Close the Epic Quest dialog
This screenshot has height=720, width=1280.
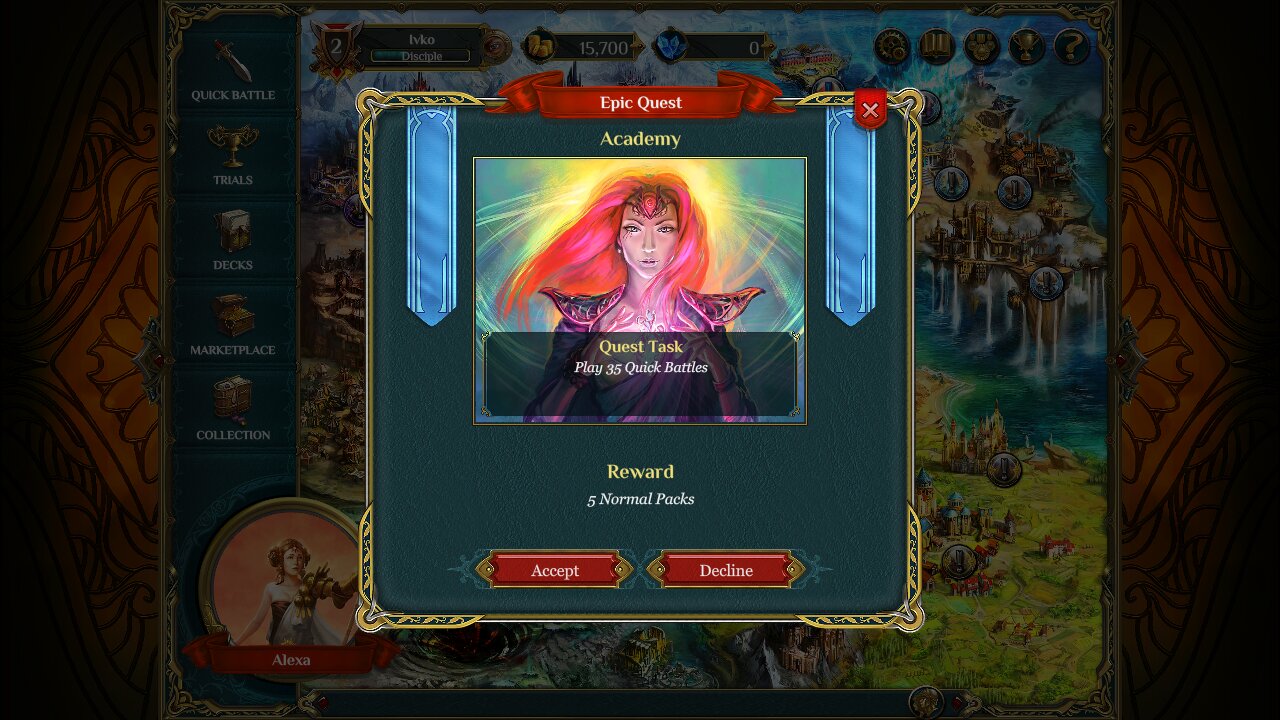click(870, 110)
